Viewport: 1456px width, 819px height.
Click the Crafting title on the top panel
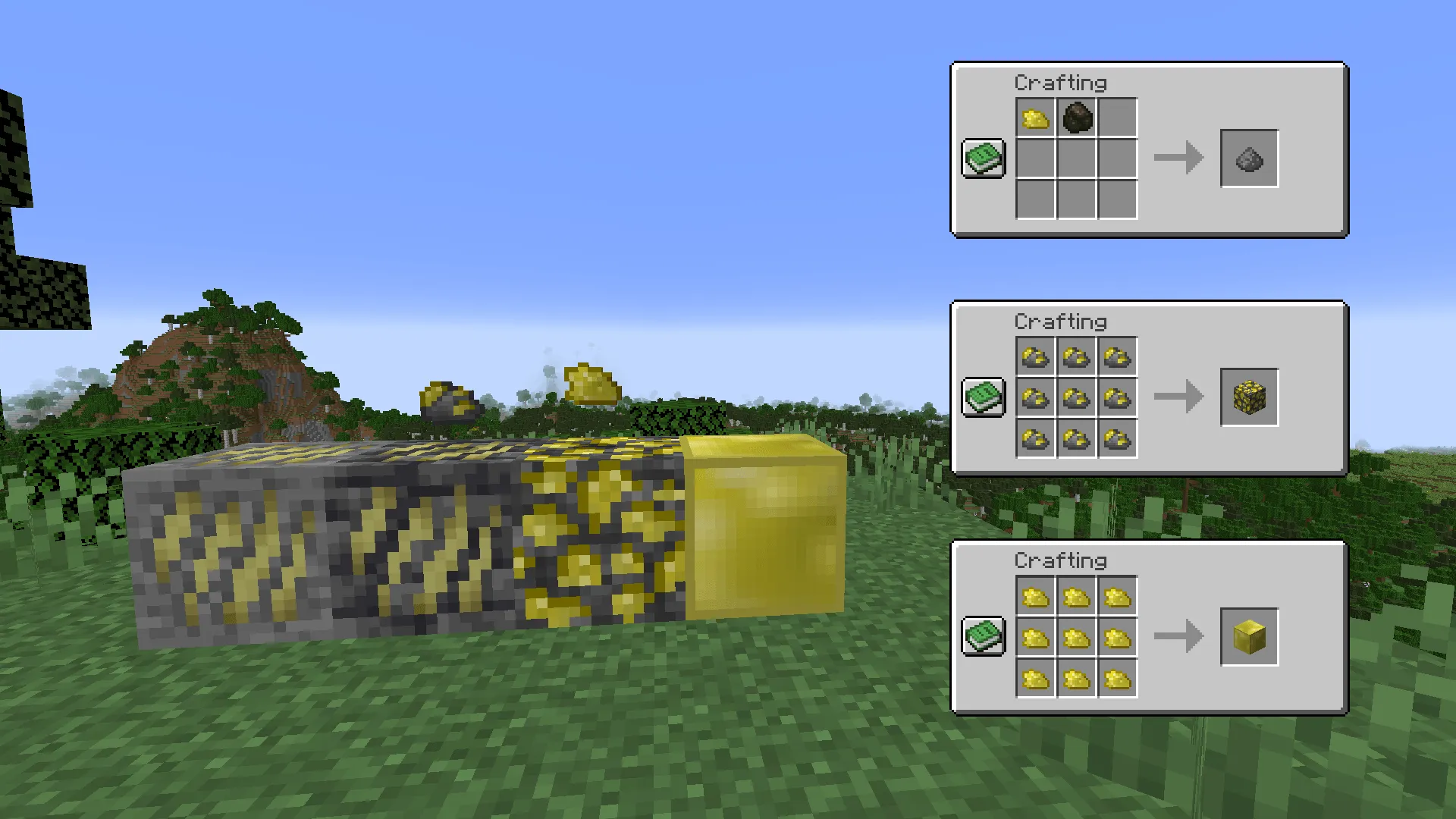pos(1062,83)
